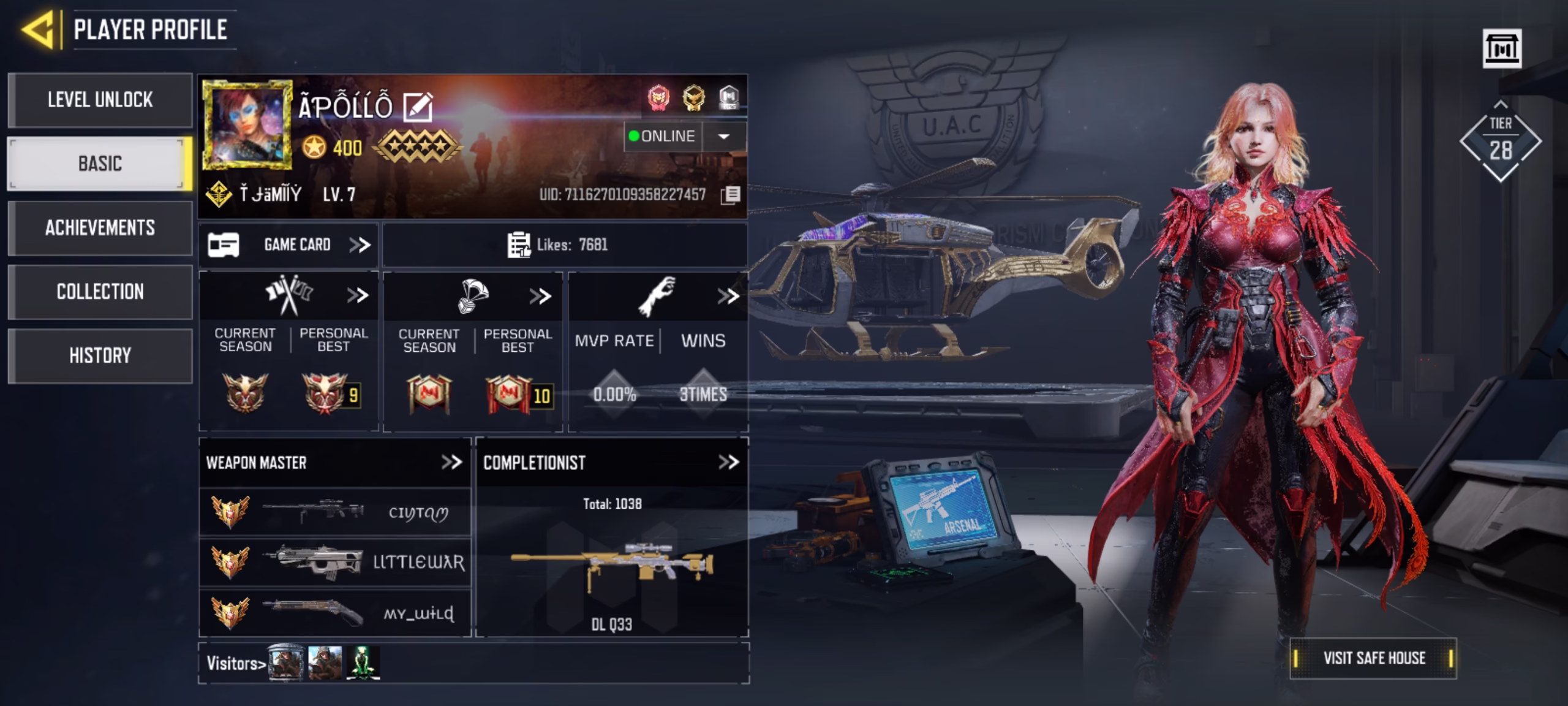The height and width of the screenshot is (706, 1568).
Task: Open the Visitors list
Action: 236,663
